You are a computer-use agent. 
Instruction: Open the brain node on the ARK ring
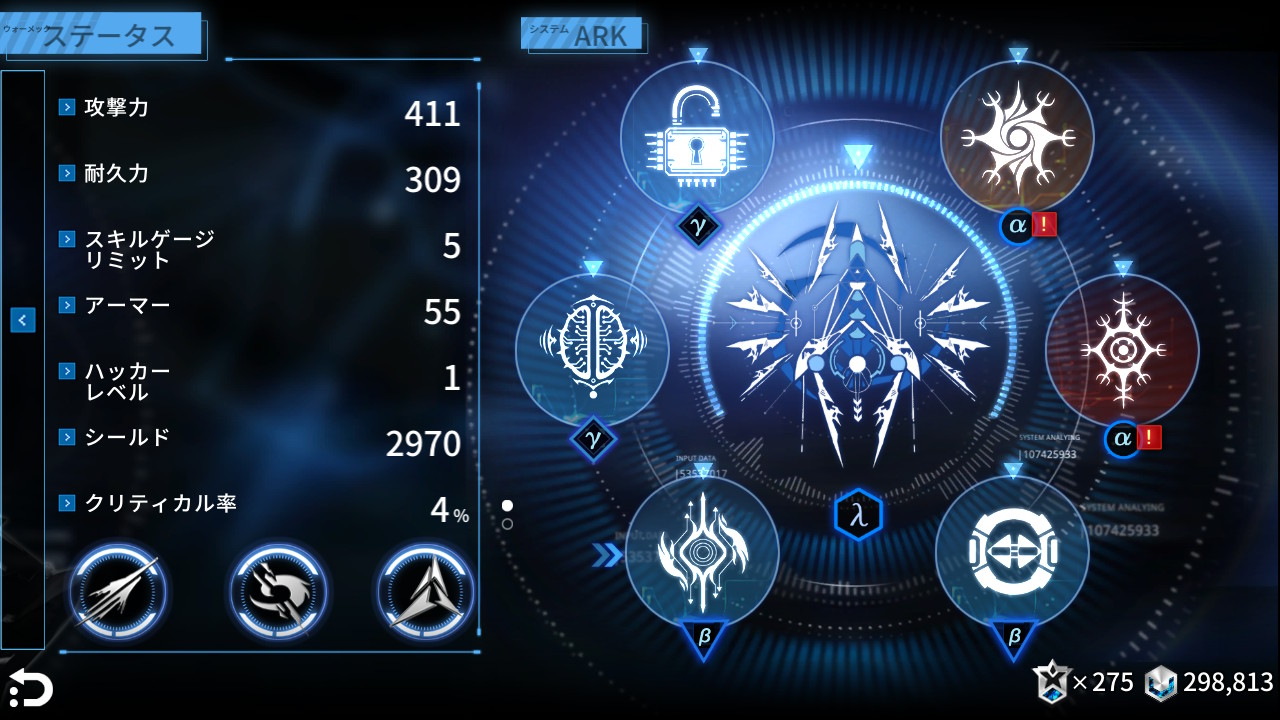coord(595,345)
